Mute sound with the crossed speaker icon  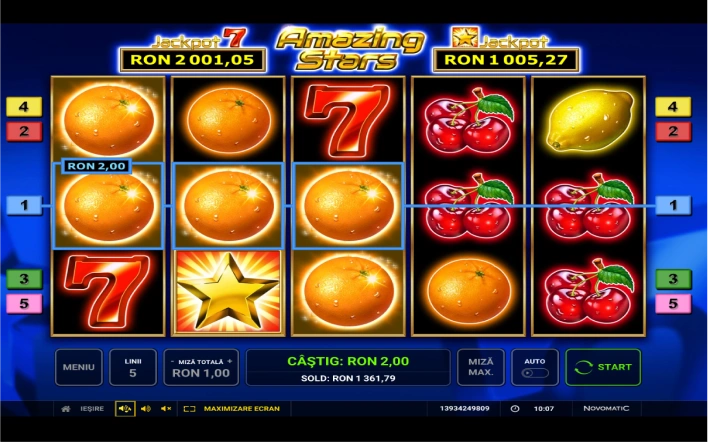[x=166, y=408]
